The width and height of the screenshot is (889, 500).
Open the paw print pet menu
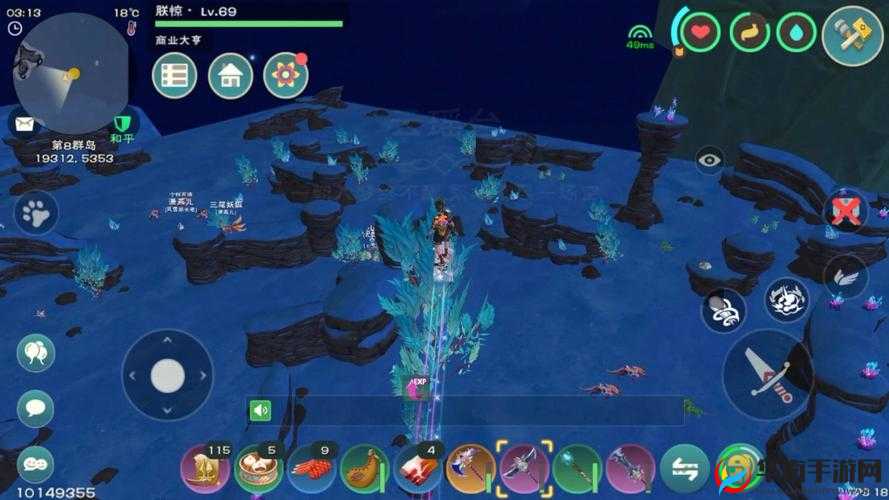(x=36, y=212)
